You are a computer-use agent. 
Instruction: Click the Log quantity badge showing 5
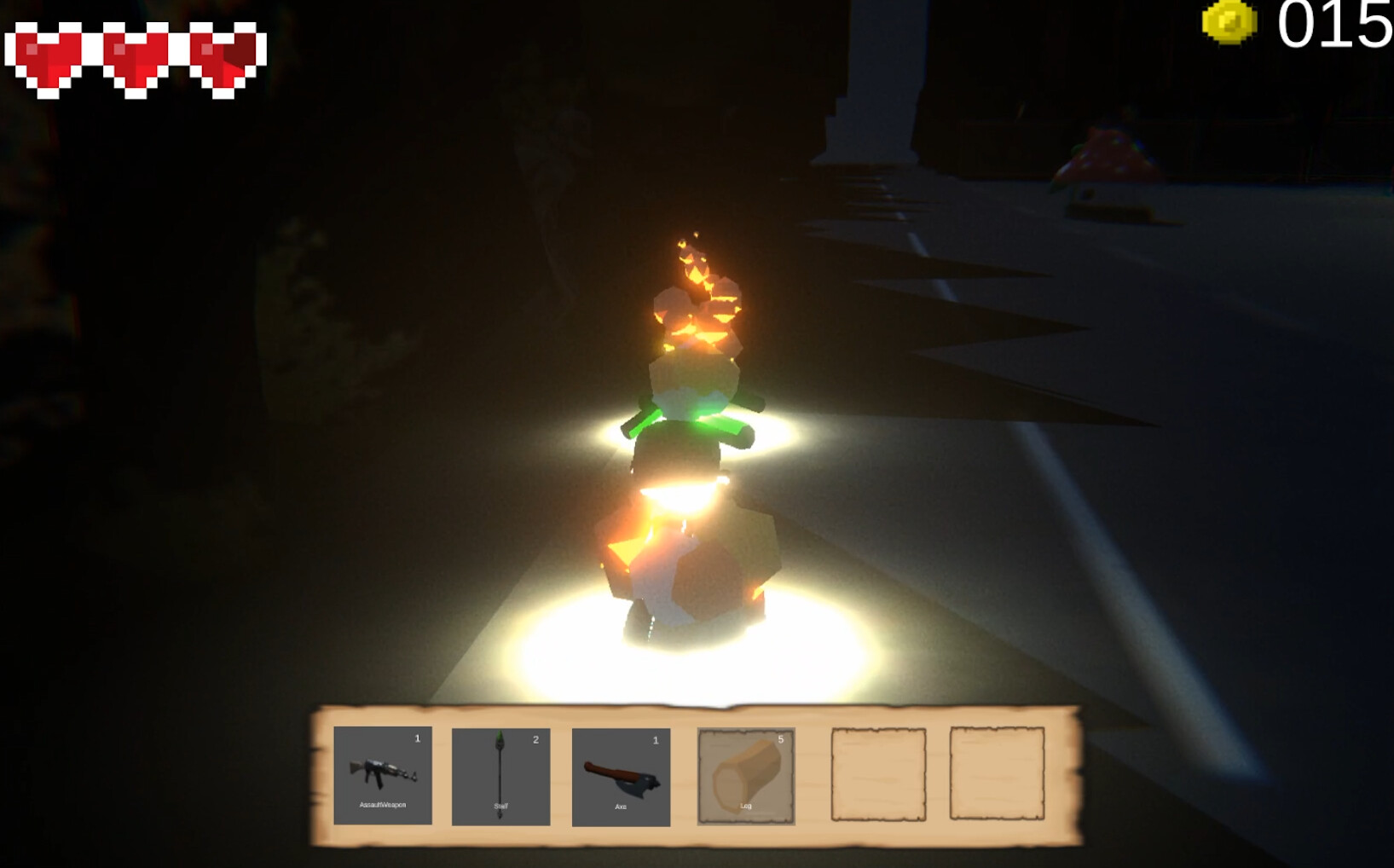click(783, 740)
